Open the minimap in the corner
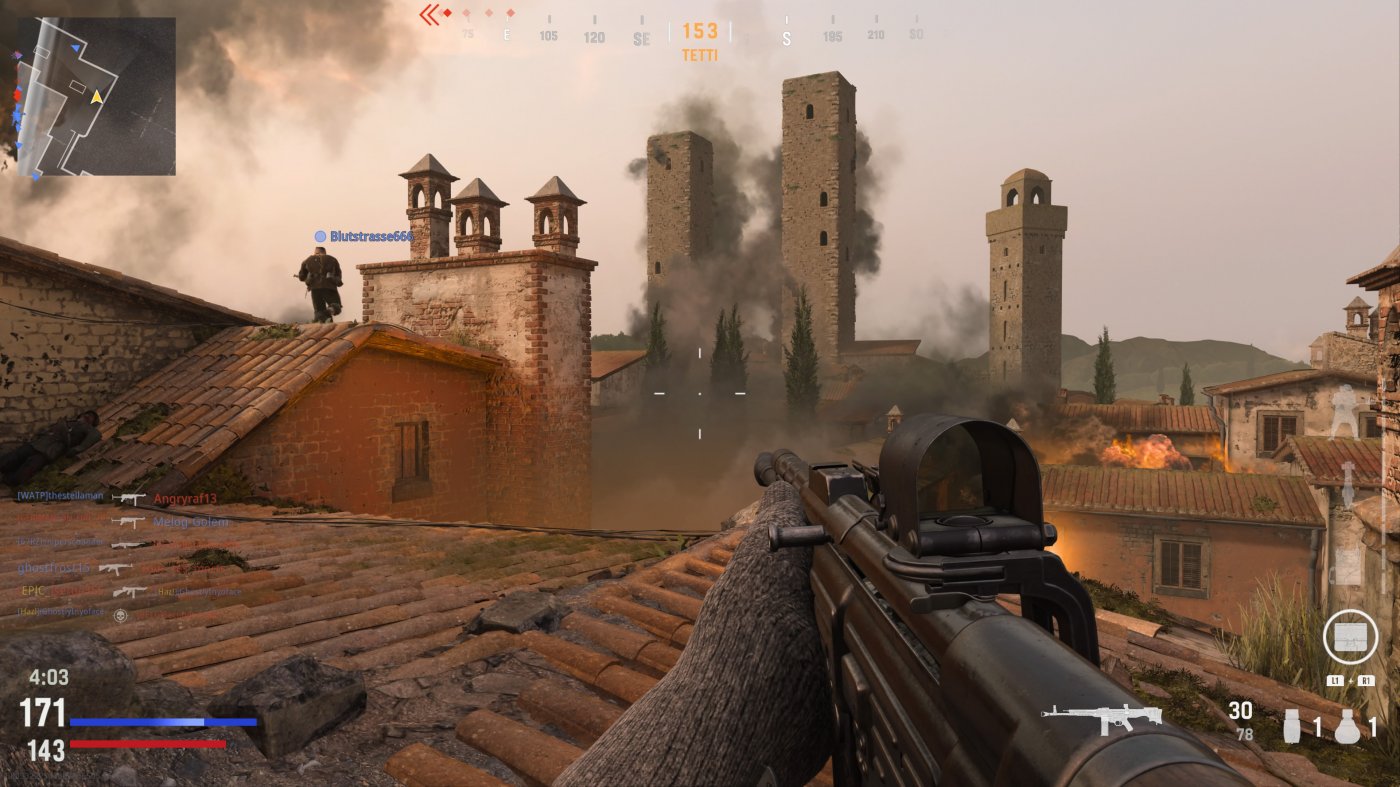Viewport: 1400px width, 787px height. point(96,96)
